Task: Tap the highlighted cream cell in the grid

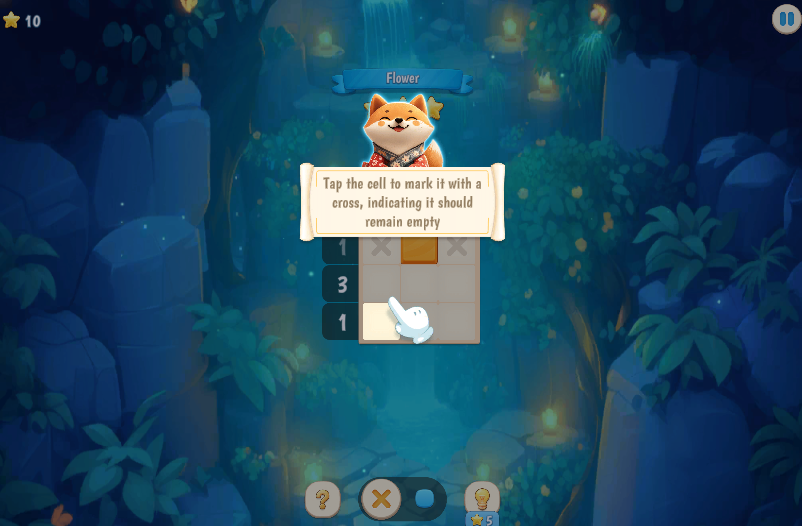Action: pyautogui.click(x=379, y=322)
